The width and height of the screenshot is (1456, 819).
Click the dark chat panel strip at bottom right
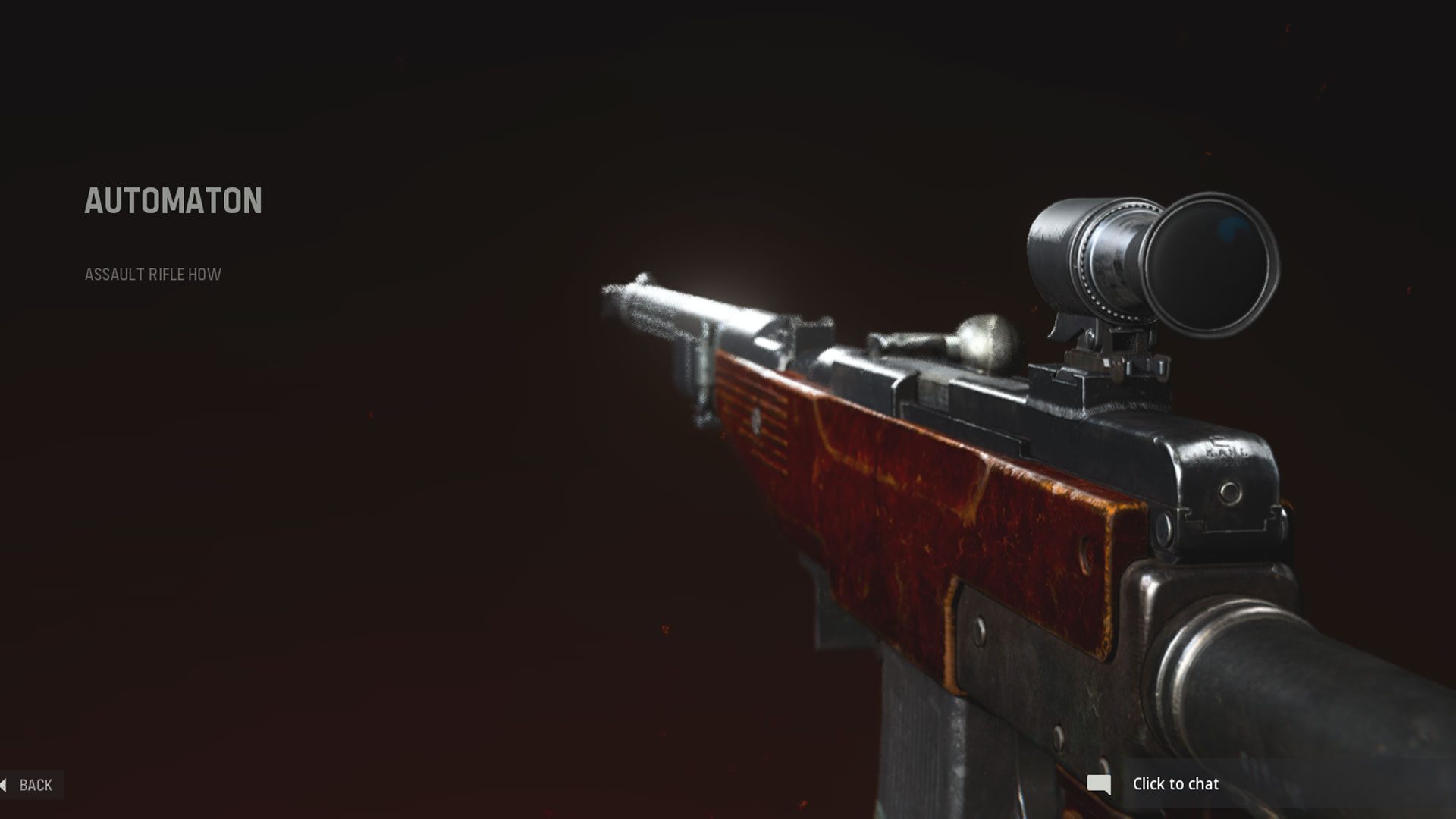(1289, 784)
